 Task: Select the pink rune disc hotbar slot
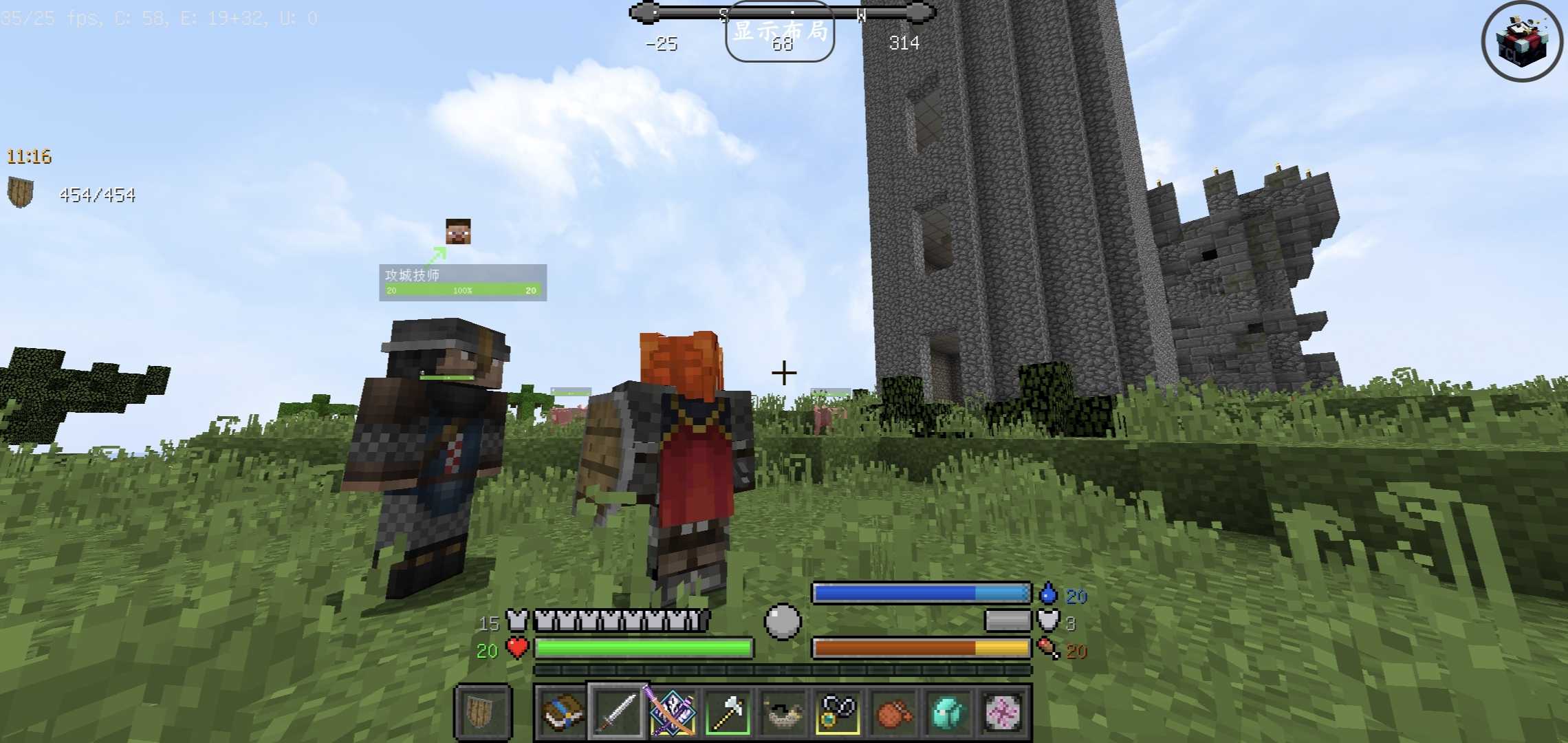pyautogui.click(x=1003, y=713)
